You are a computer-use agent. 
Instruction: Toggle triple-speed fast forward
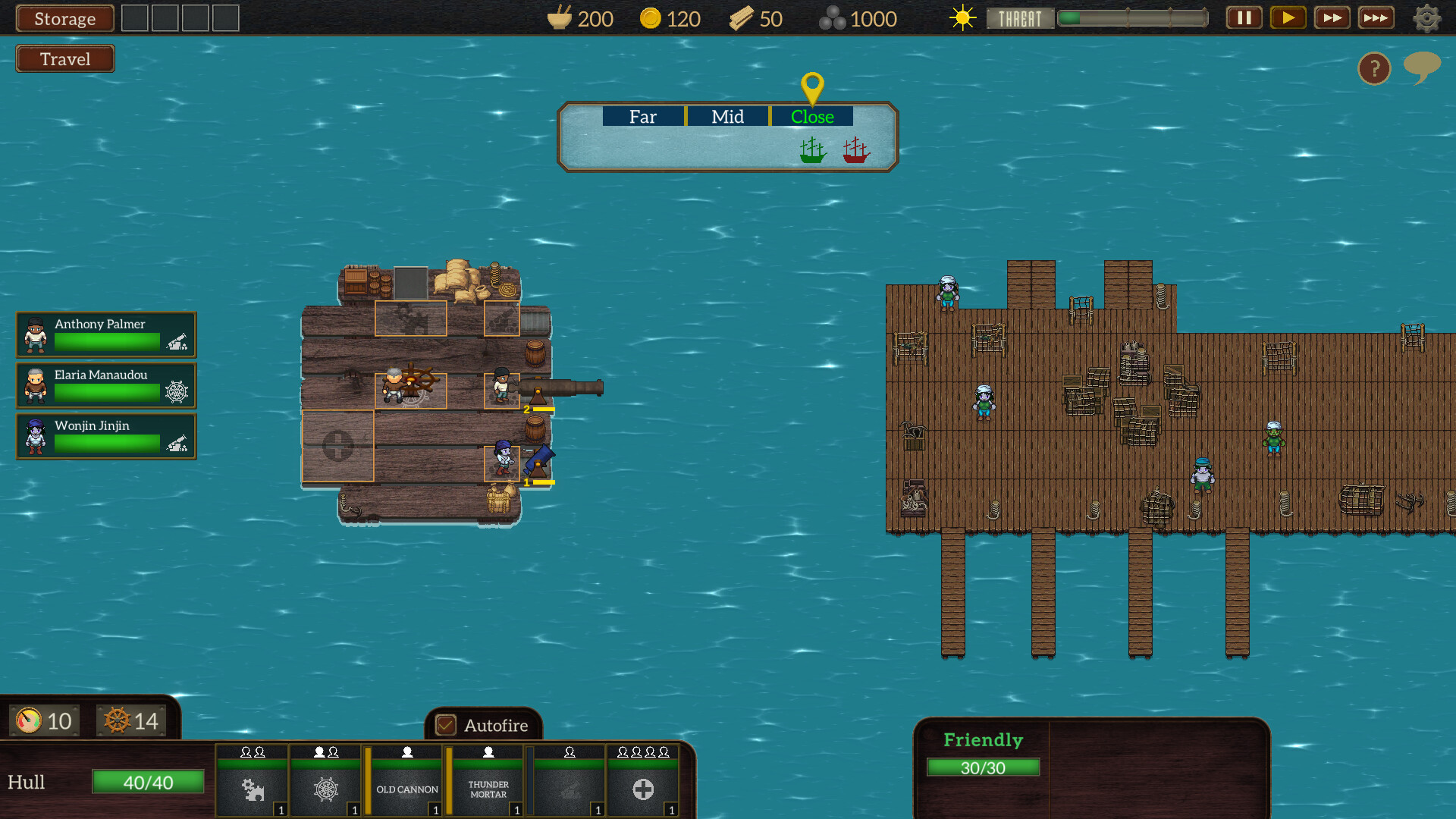tap(1376, 17)
